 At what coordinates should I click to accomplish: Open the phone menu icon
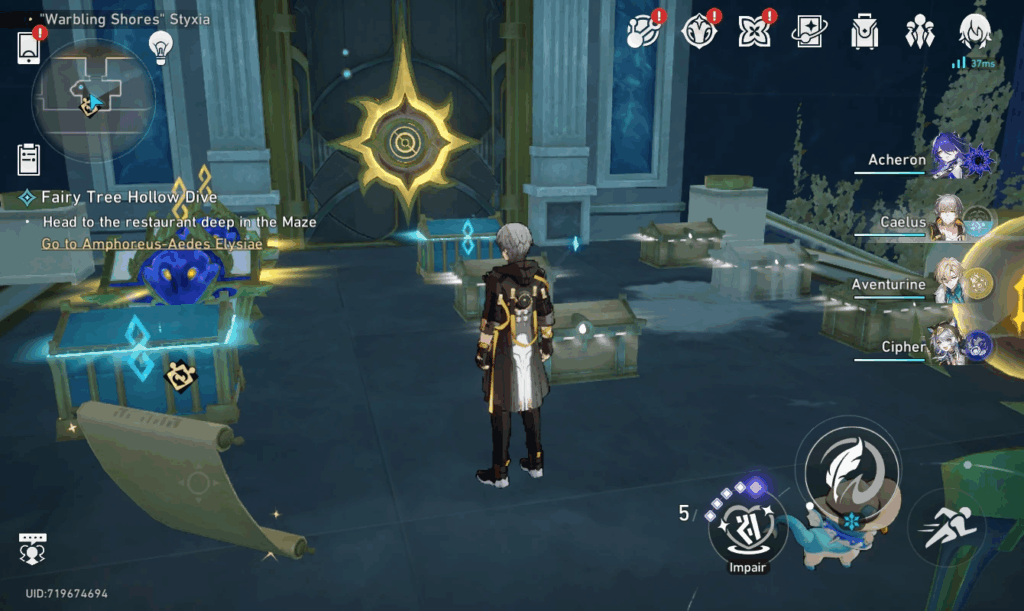point(28,47)
